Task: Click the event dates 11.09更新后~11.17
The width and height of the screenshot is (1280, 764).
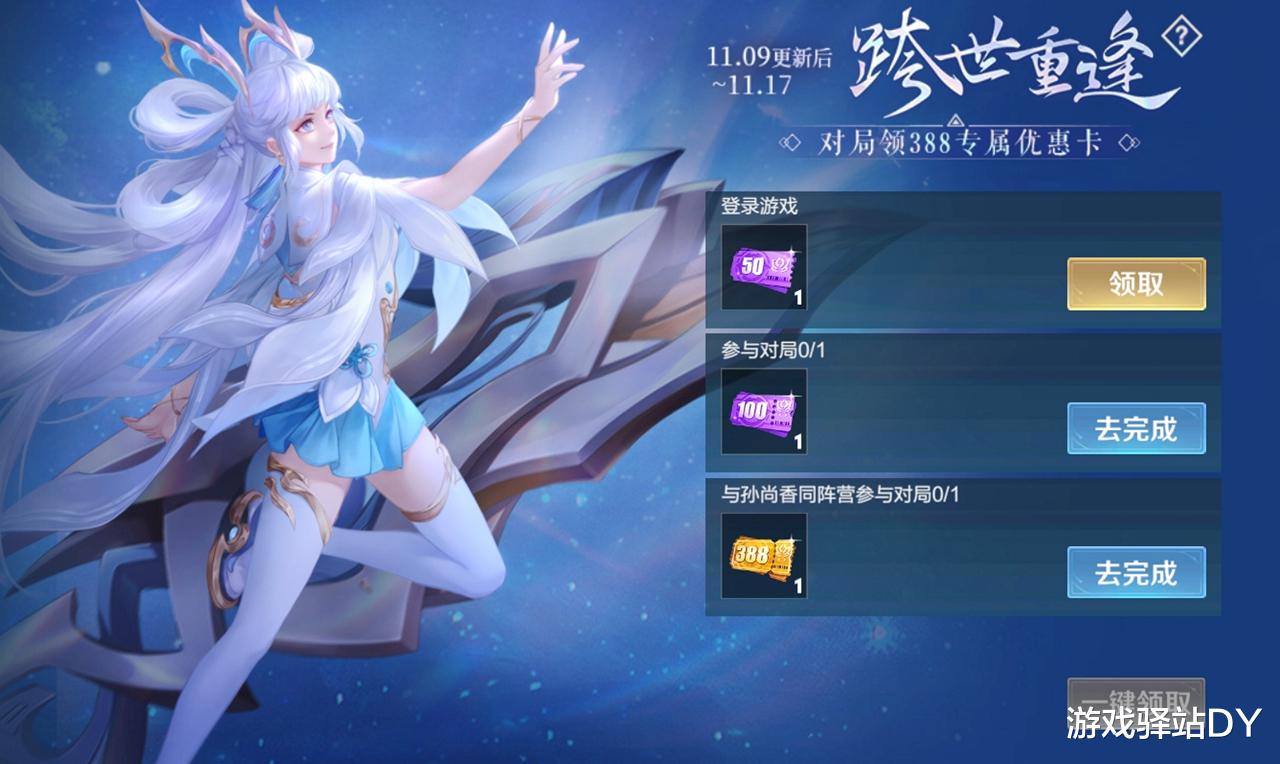Action: point(770,67)
